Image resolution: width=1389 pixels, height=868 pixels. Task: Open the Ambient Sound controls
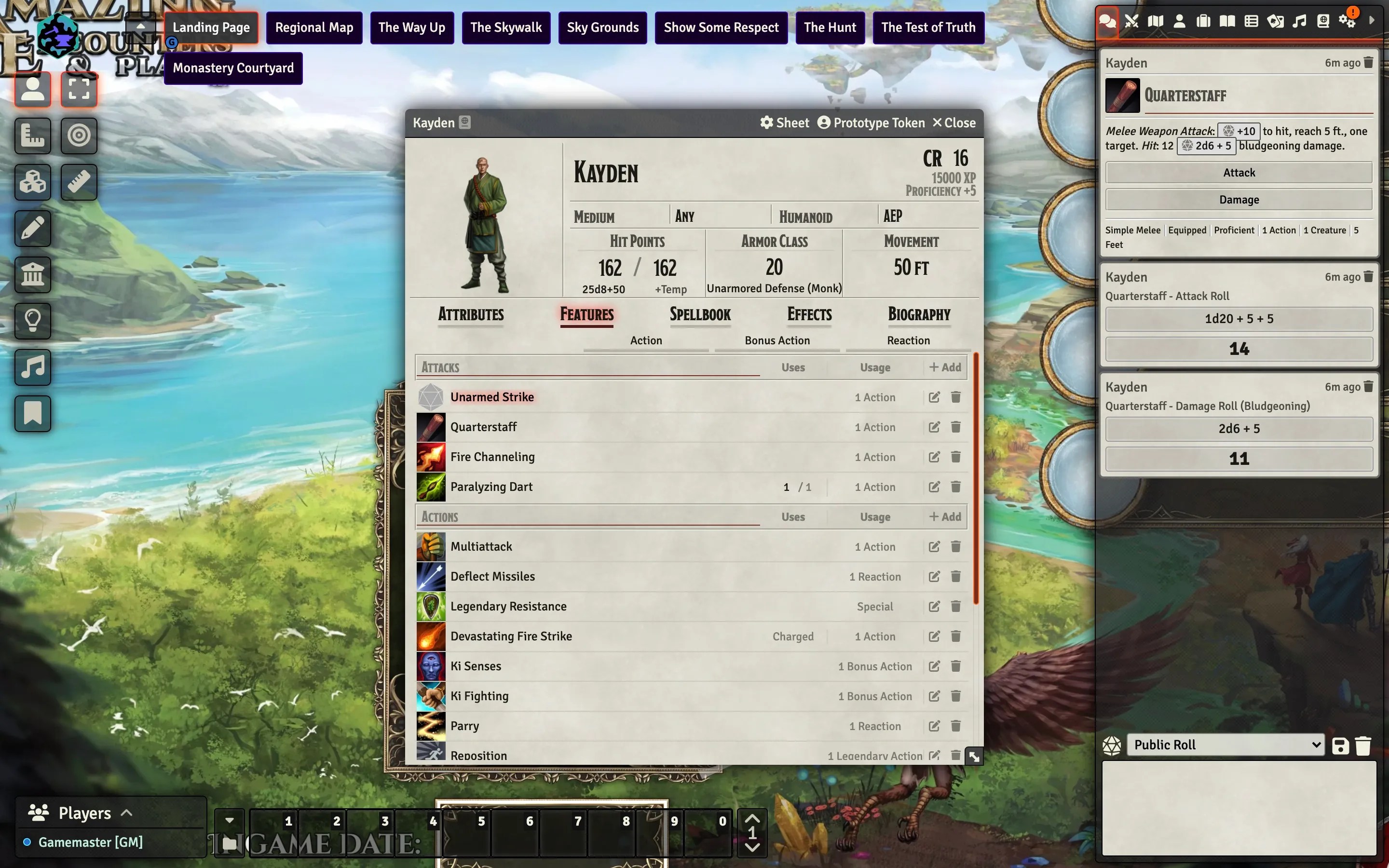[32, 367]
